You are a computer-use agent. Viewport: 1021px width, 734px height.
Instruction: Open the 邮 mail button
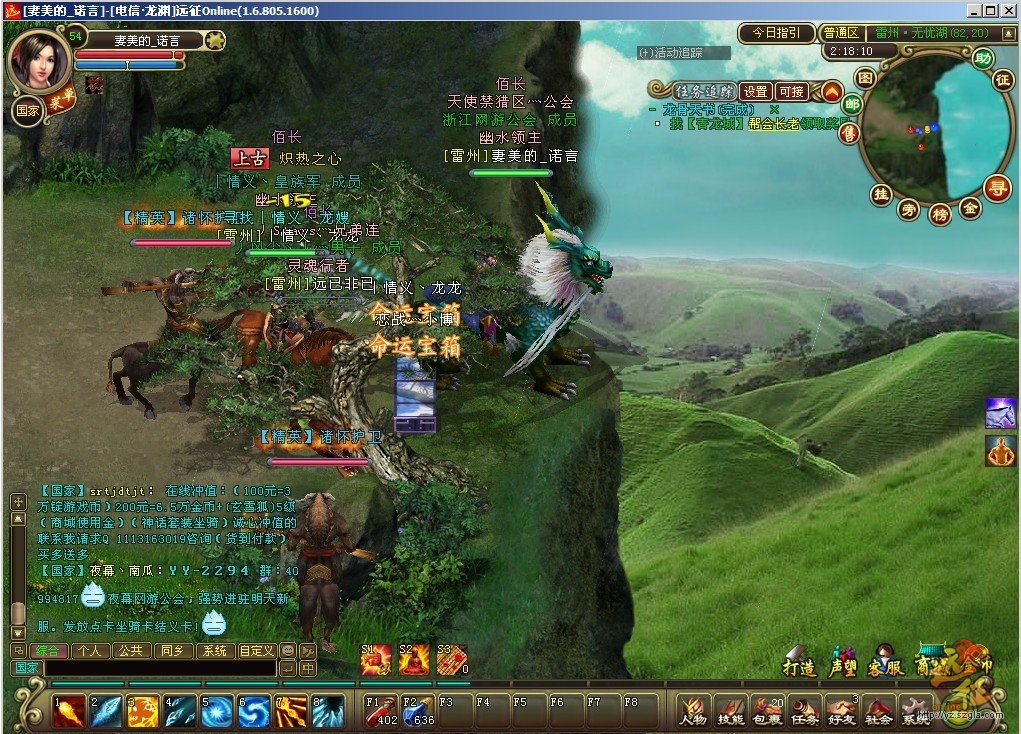852,104
